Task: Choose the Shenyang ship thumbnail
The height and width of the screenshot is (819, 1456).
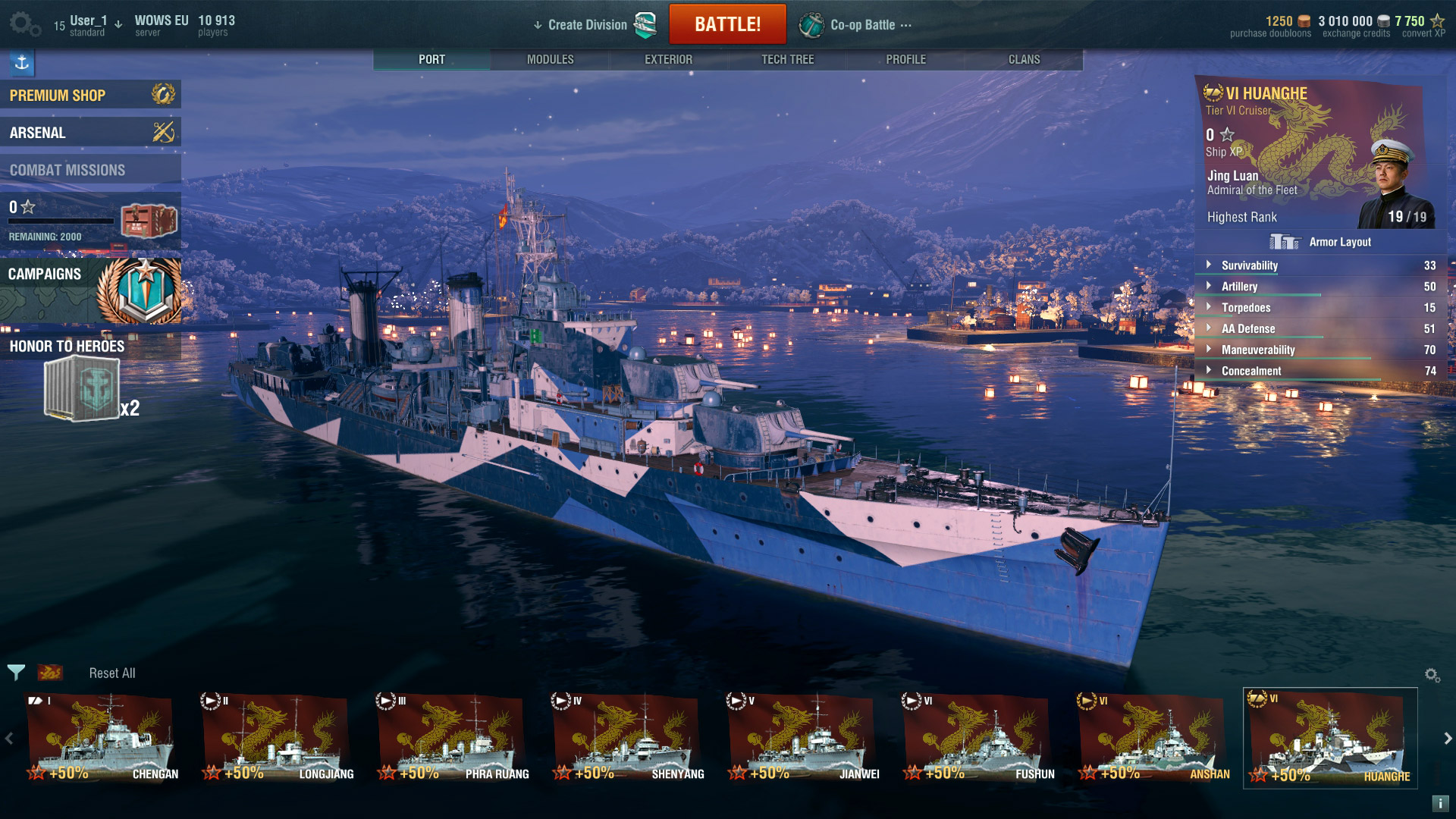Action: (x=628, y=737)
